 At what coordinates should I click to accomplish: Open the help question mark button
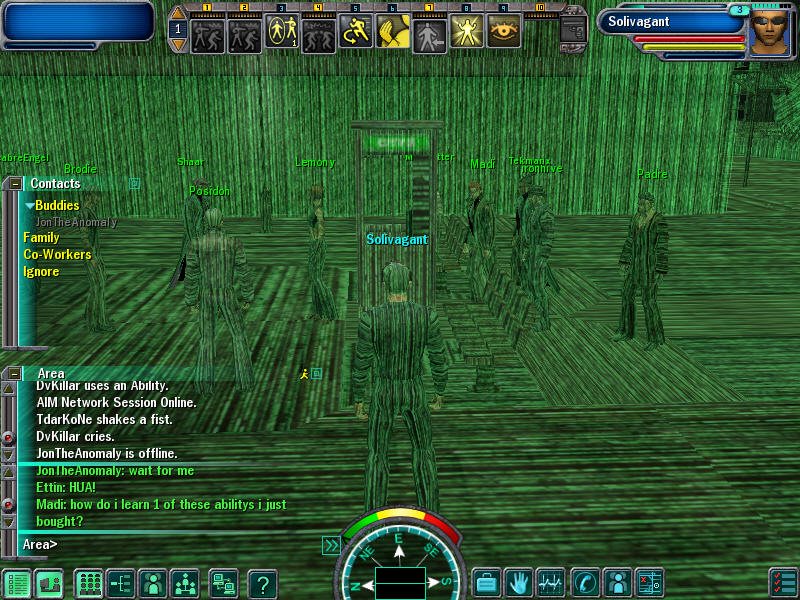tap(262, 583)
